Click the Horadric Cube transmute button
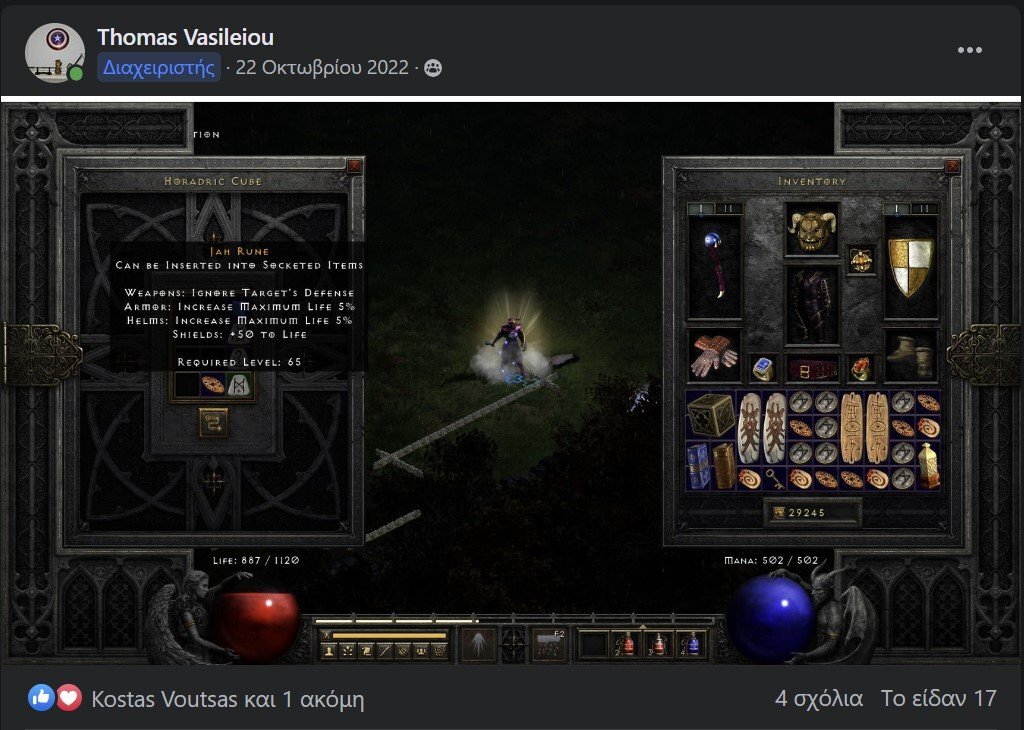 click(213, 422)
